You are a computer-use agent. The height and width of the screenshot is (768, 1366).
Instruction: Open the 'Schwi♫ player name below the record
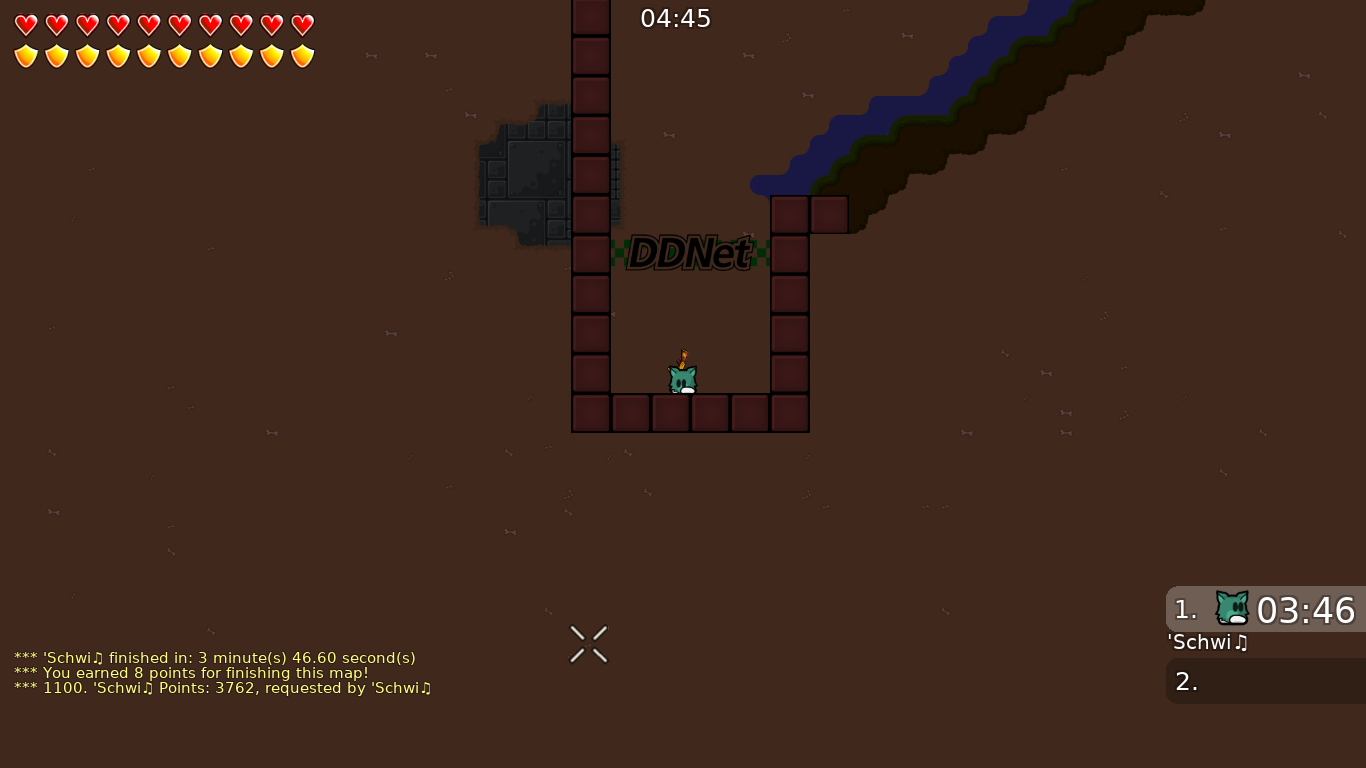click(1206, 643)
